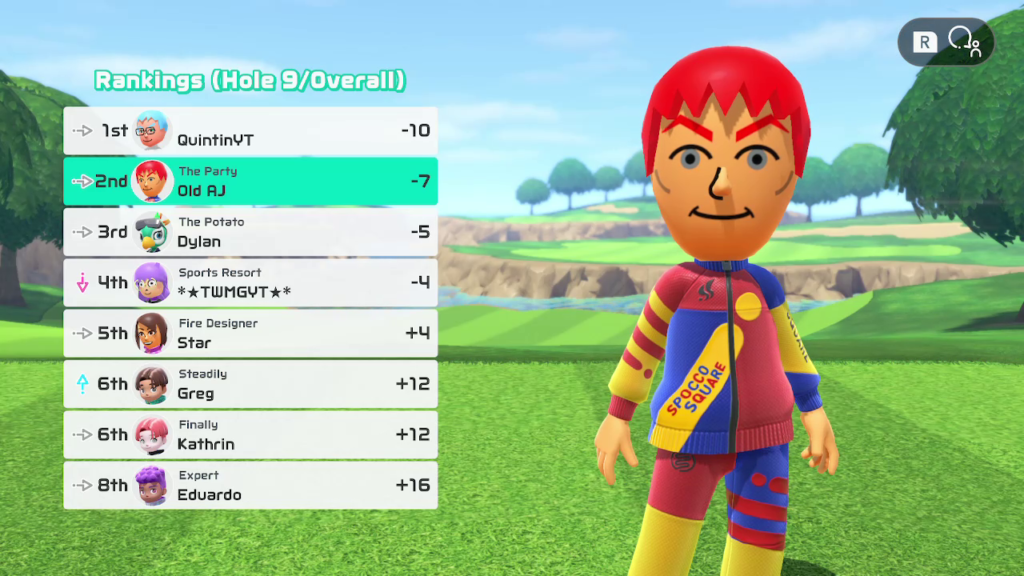Select Dylan's third place row
Image resolution: width=1024 pixels, height=576 pixels.
(x=250, y=232)
